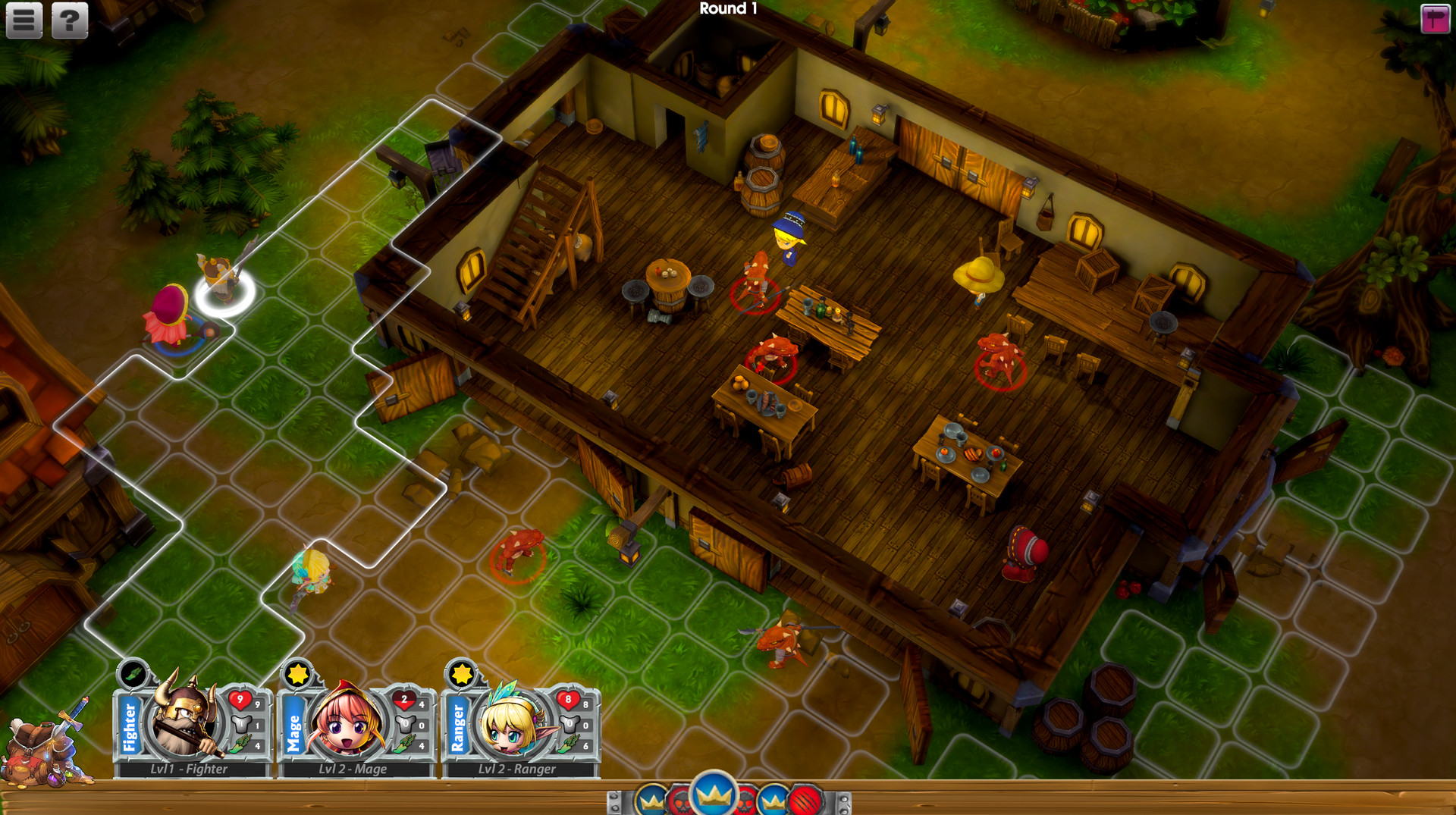Click the yellow star badge on the Ranger card
The image size is (1456, 815).
point(463,675)
